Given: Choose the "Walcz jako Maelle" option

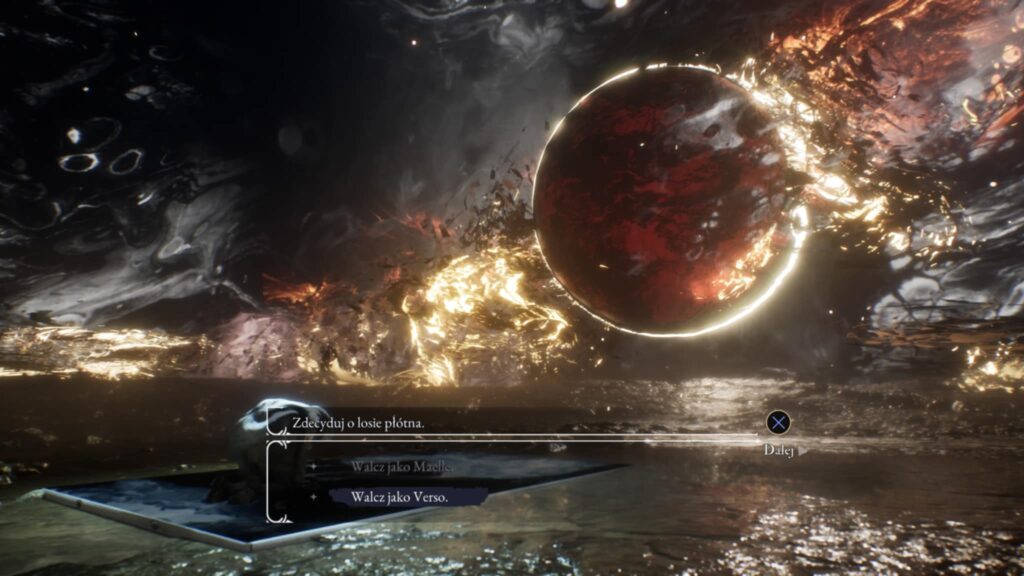Looking at the screenshot, I should click(403, 467).
